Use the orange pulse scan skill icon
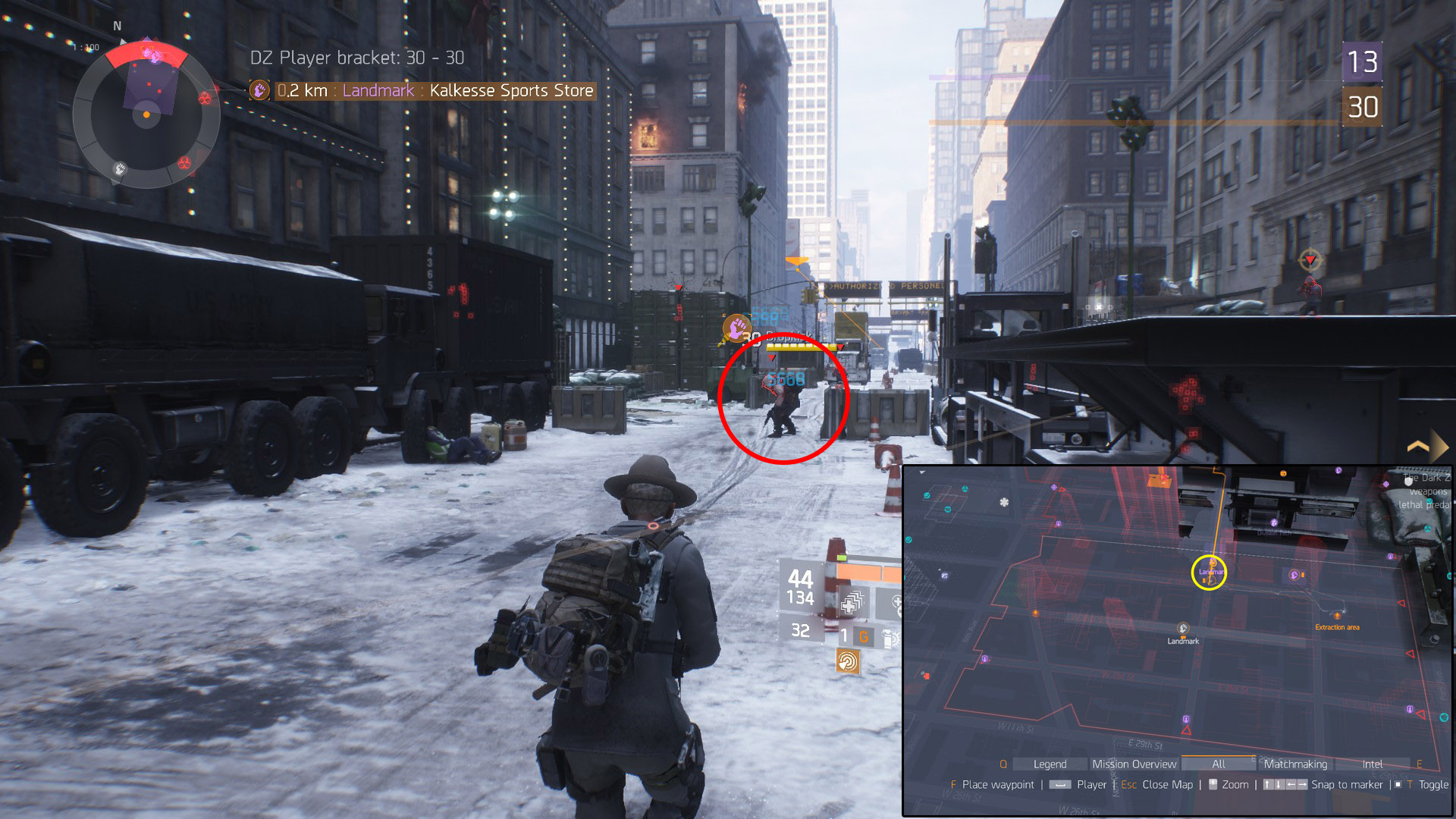Screen dimensions: 1456x819 848,661
